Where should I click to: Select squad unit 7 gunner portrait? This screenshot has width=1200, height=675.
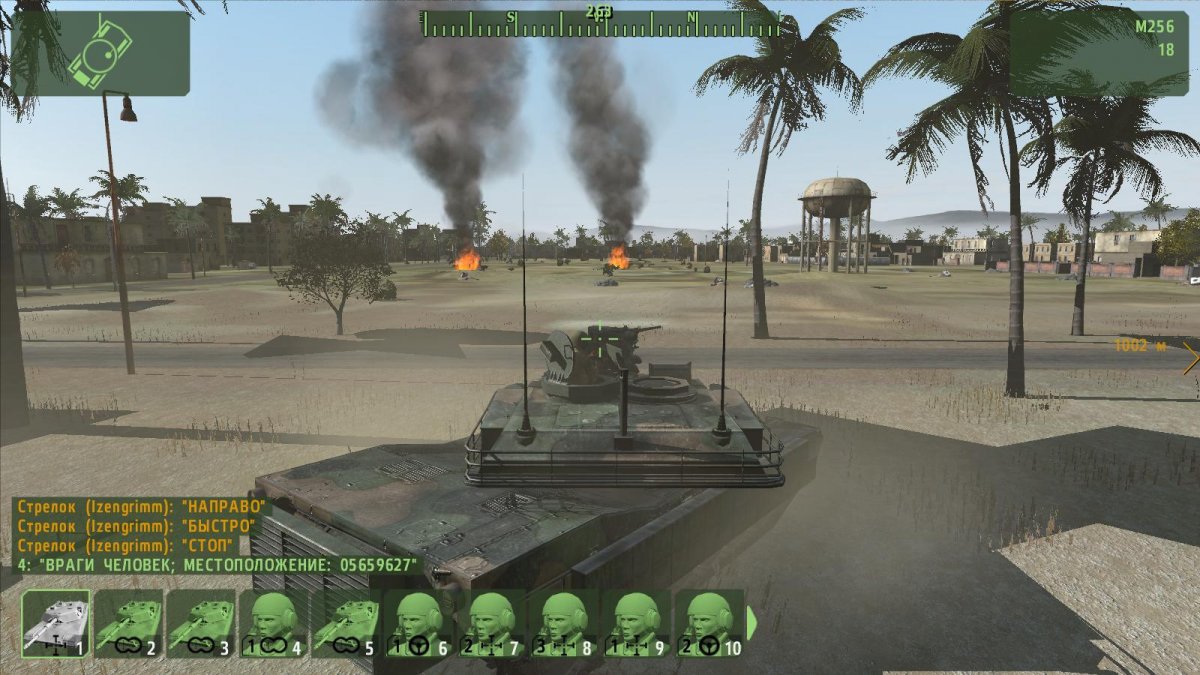(x=492, y=623)
